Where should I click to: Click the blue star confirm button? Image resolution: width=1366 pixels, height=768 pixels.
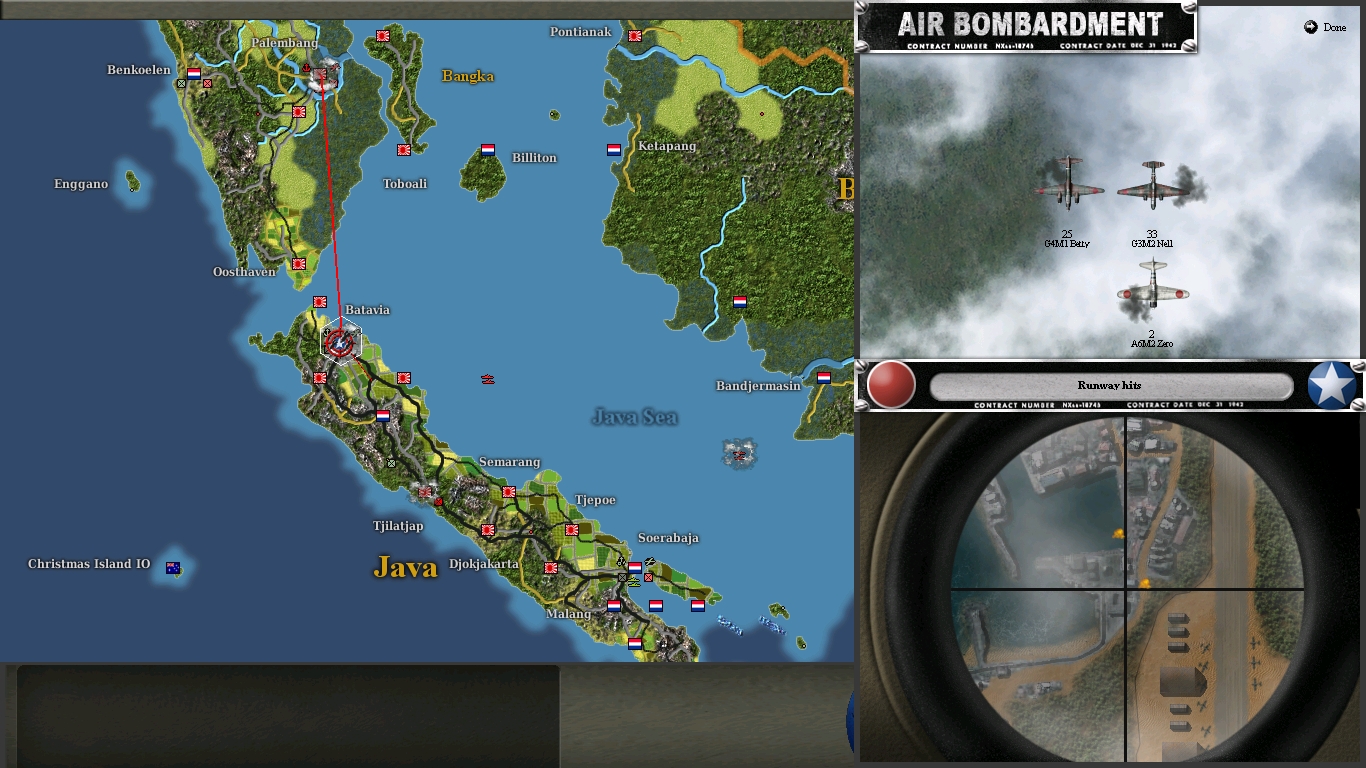coord(1330,383)
